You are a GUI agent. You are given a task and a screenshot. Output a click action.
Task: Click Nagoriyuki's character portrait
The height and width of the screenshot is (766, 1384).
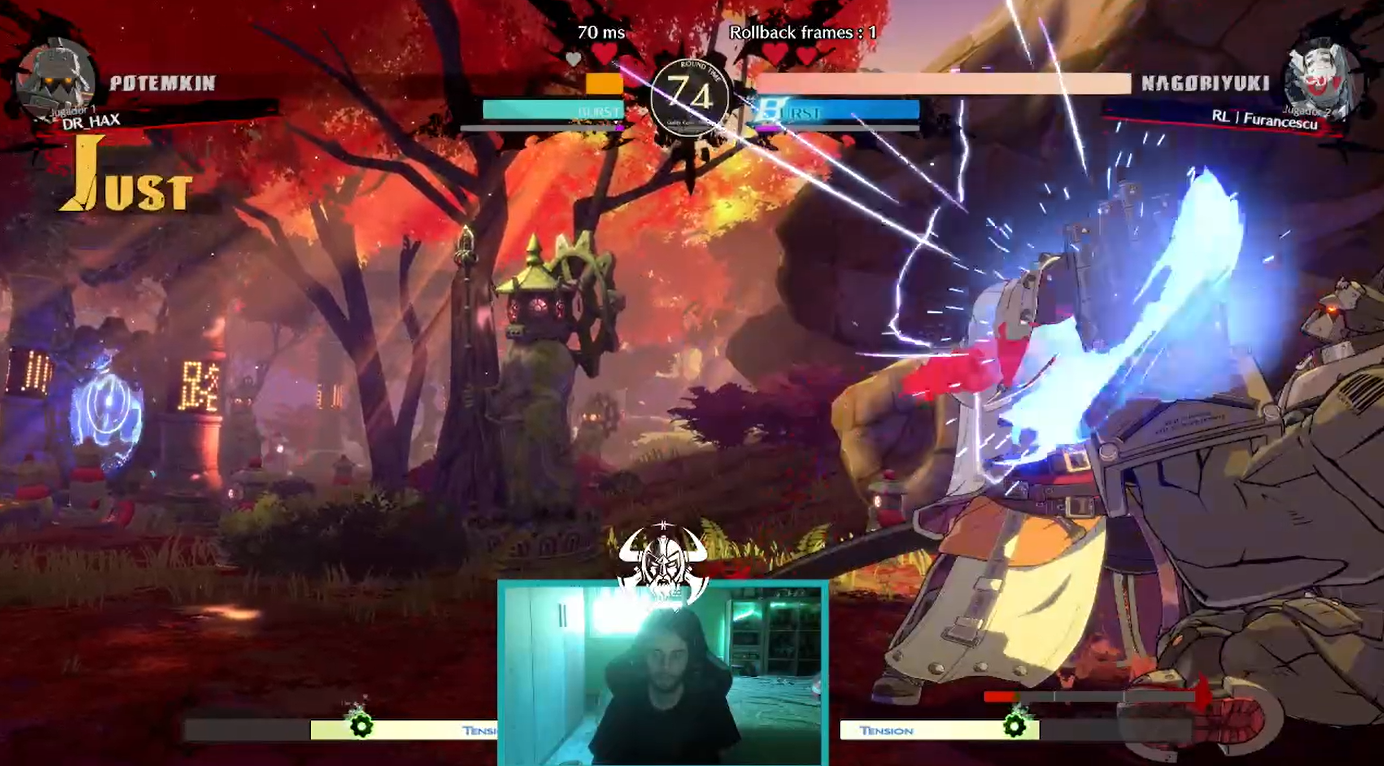click(x=1322, y=80)
